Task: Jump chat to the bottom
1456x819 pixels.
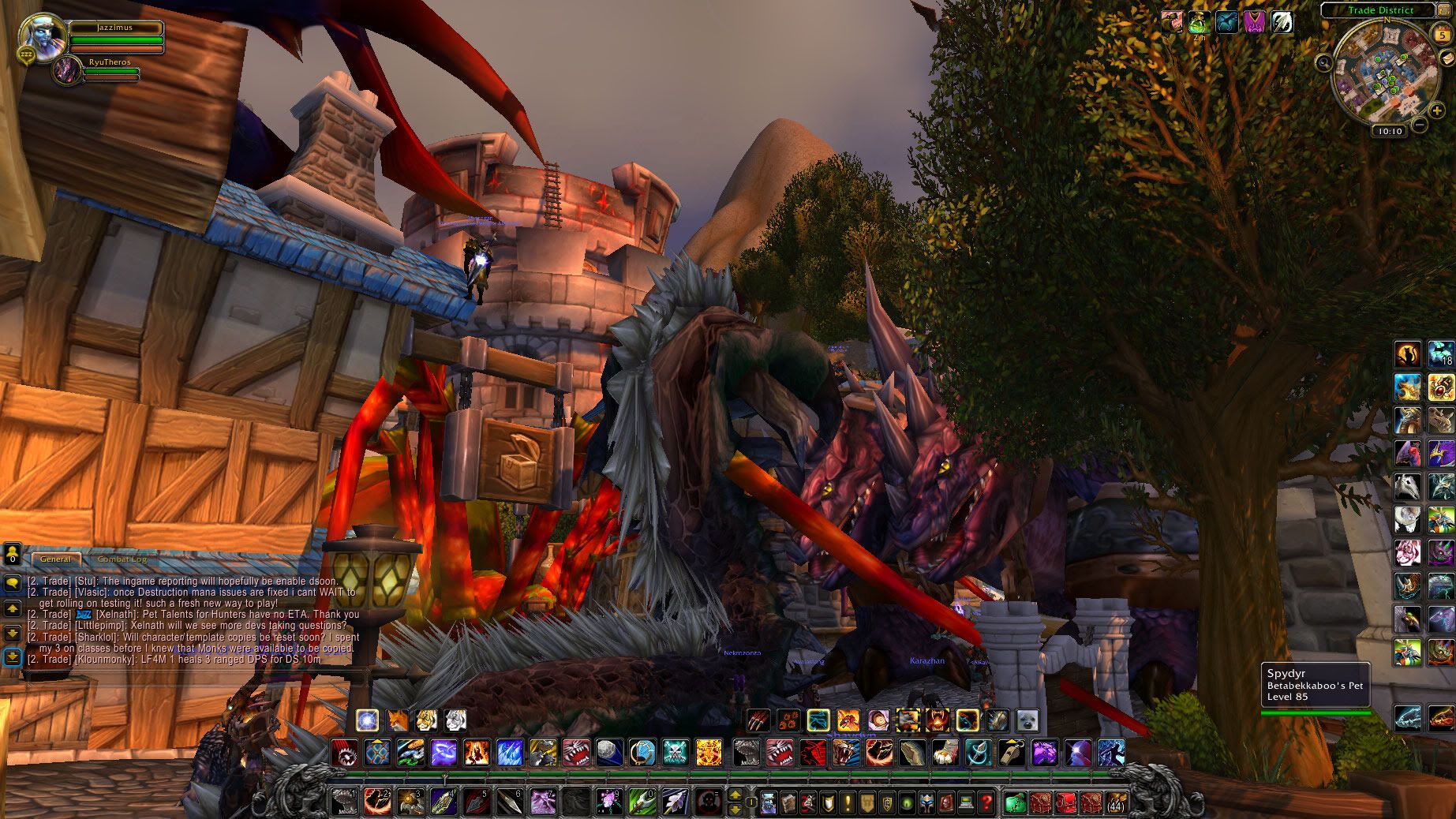Action: (12, 656)
